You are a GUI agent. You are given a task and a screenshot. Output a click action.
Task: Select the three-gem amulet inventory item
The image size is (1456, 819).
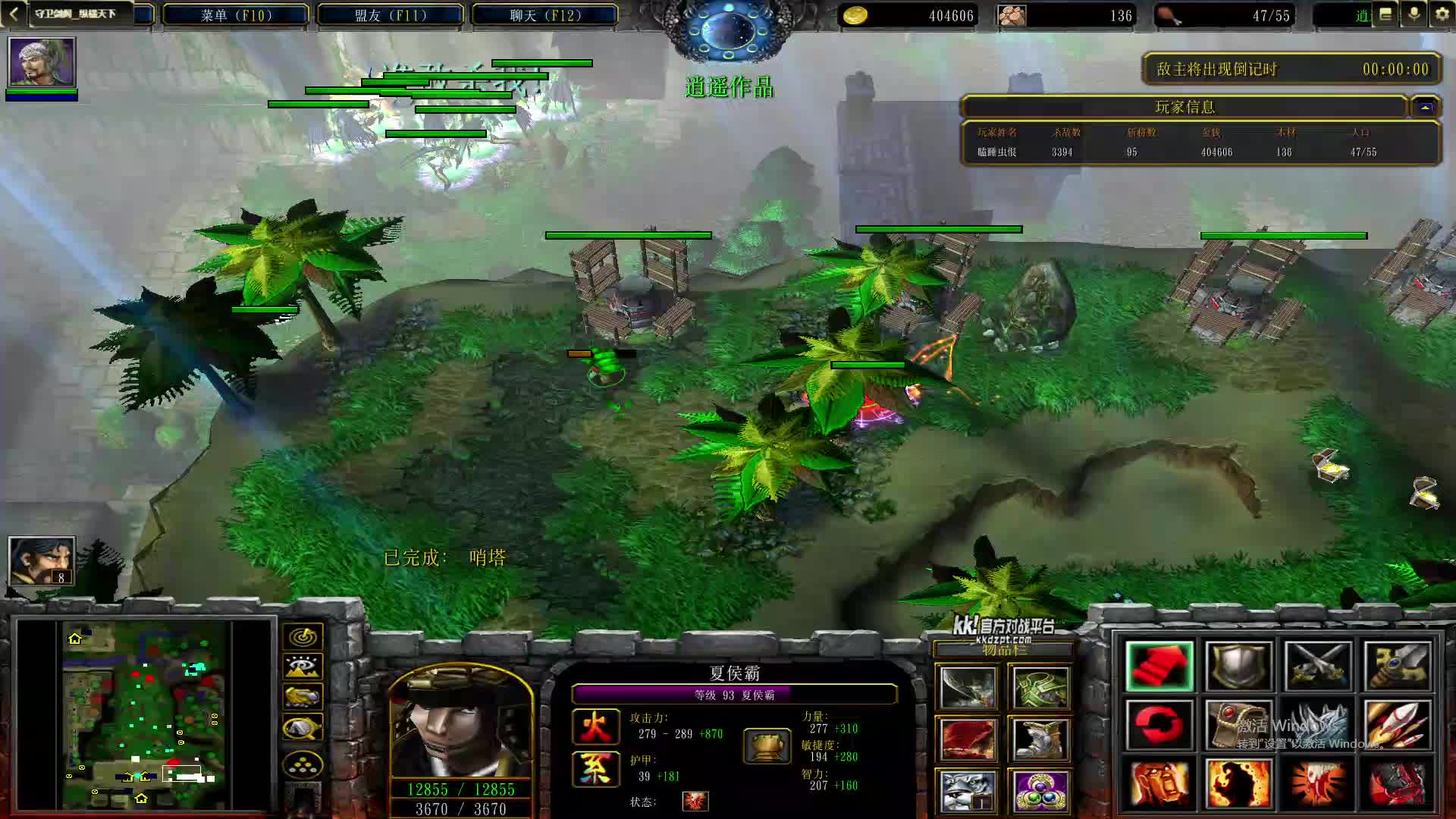[x=1040, y=791]
